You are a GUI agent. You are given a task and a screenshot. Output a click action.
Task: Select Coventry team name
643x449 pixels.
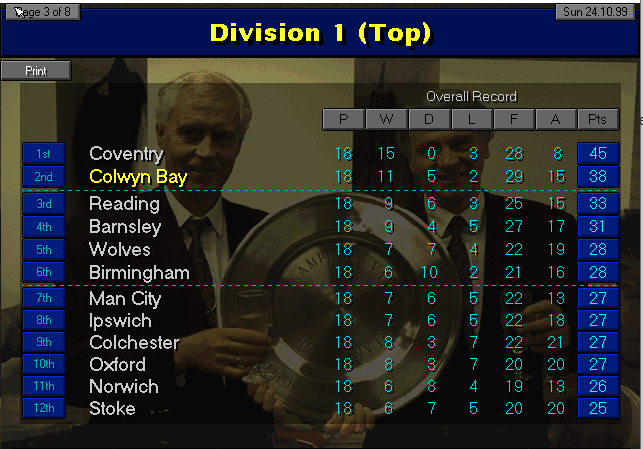[x=126, y=154]
